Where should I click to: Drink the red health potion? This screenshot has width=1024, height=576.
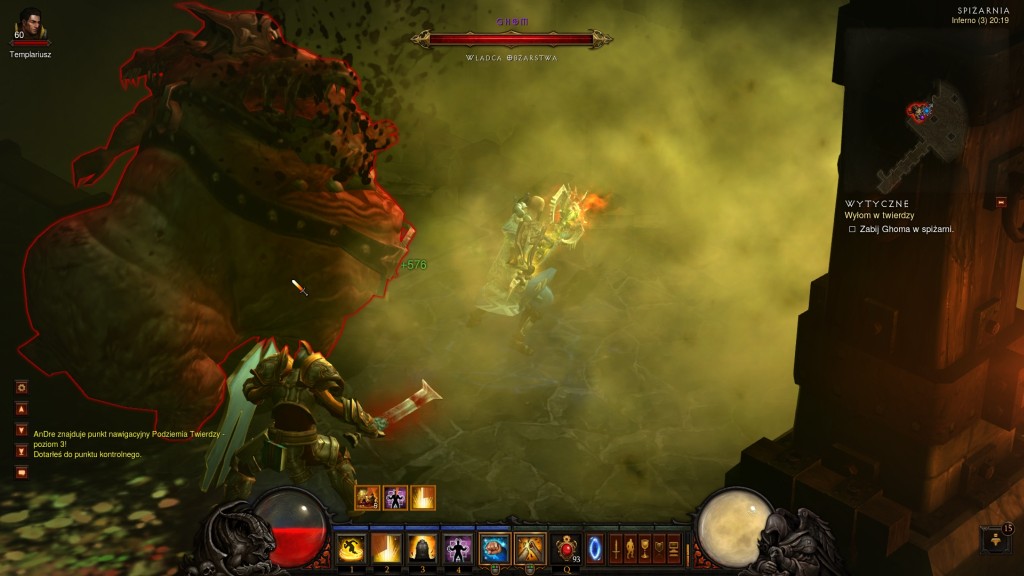(x=568, y=548)
